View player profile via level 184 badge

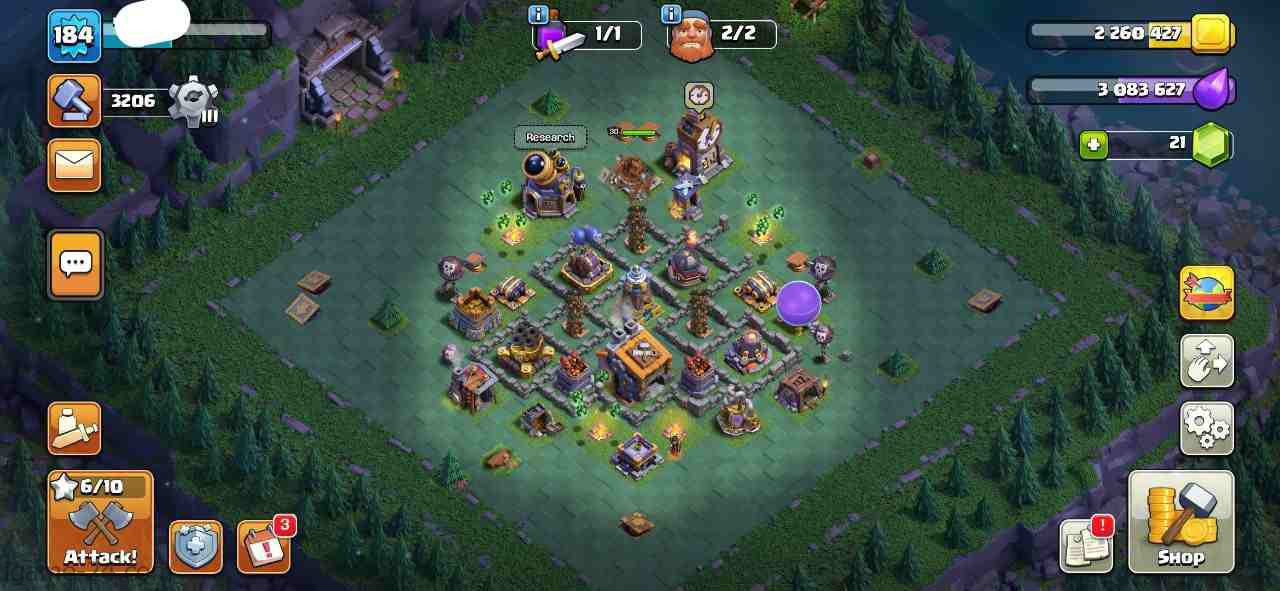click(x=74, y=36)
